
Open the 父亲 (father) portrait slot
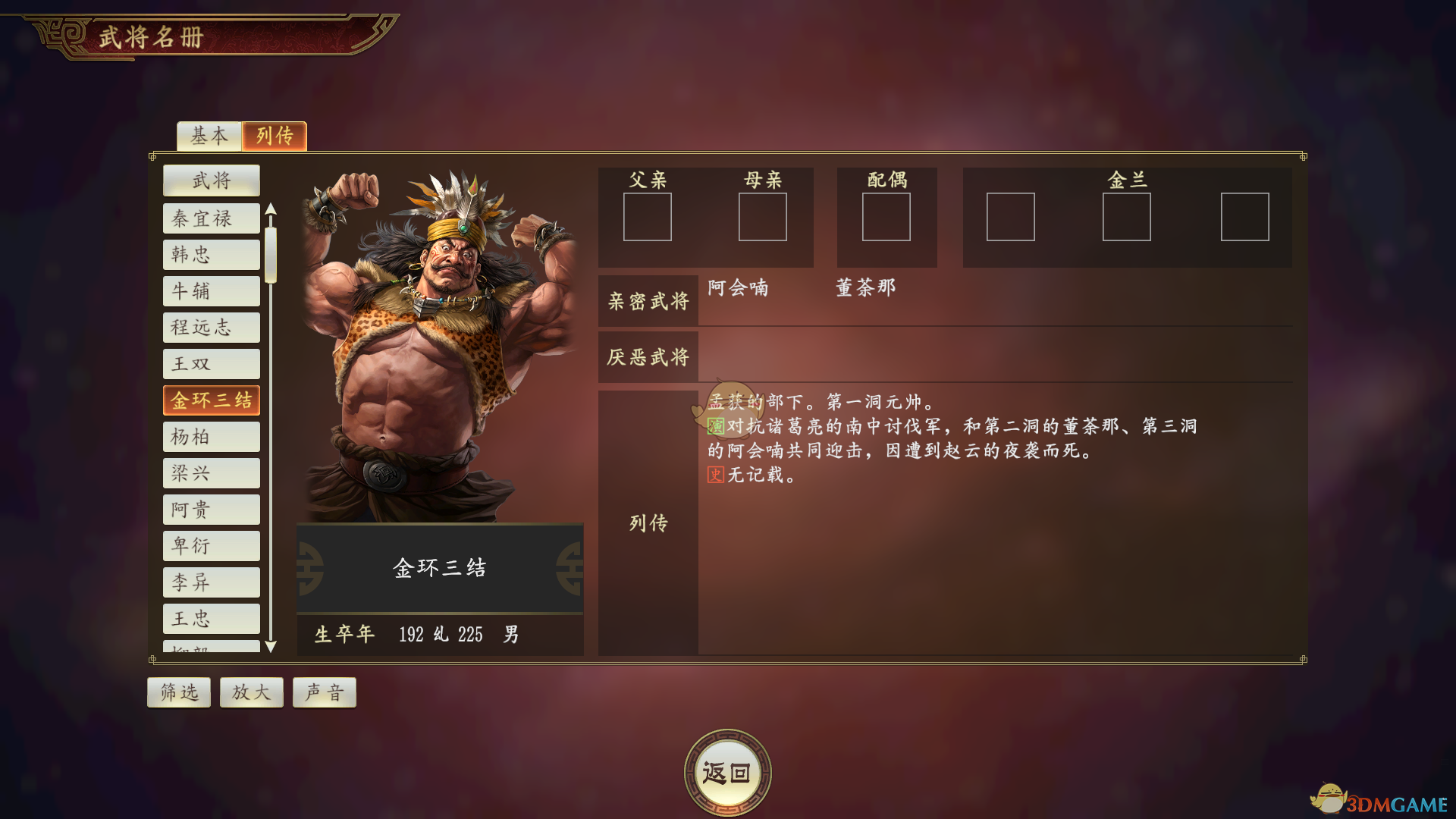[x=648, y=217]
